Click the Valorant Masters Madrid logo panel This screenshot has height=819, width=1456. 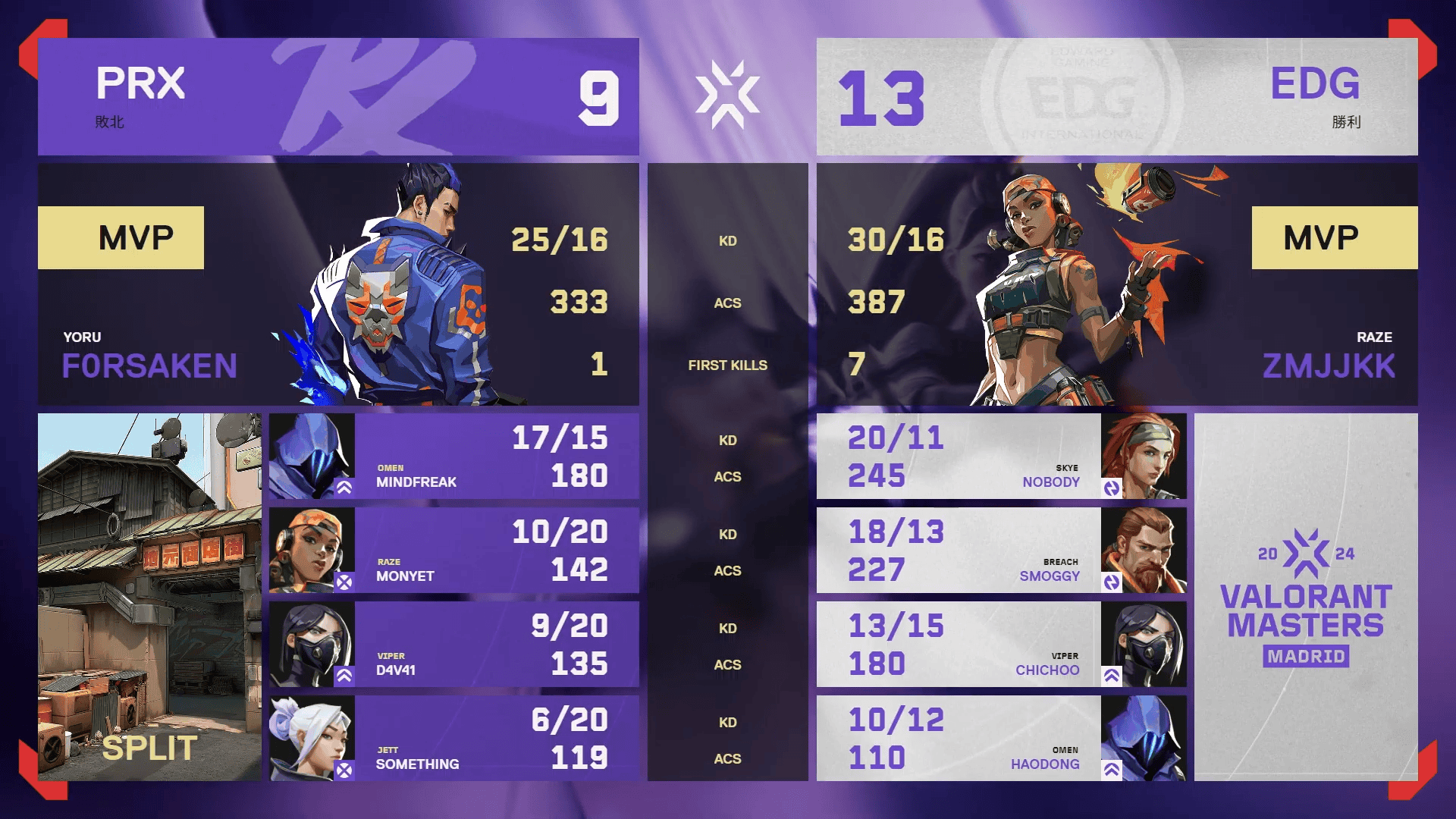[1305, 597]
